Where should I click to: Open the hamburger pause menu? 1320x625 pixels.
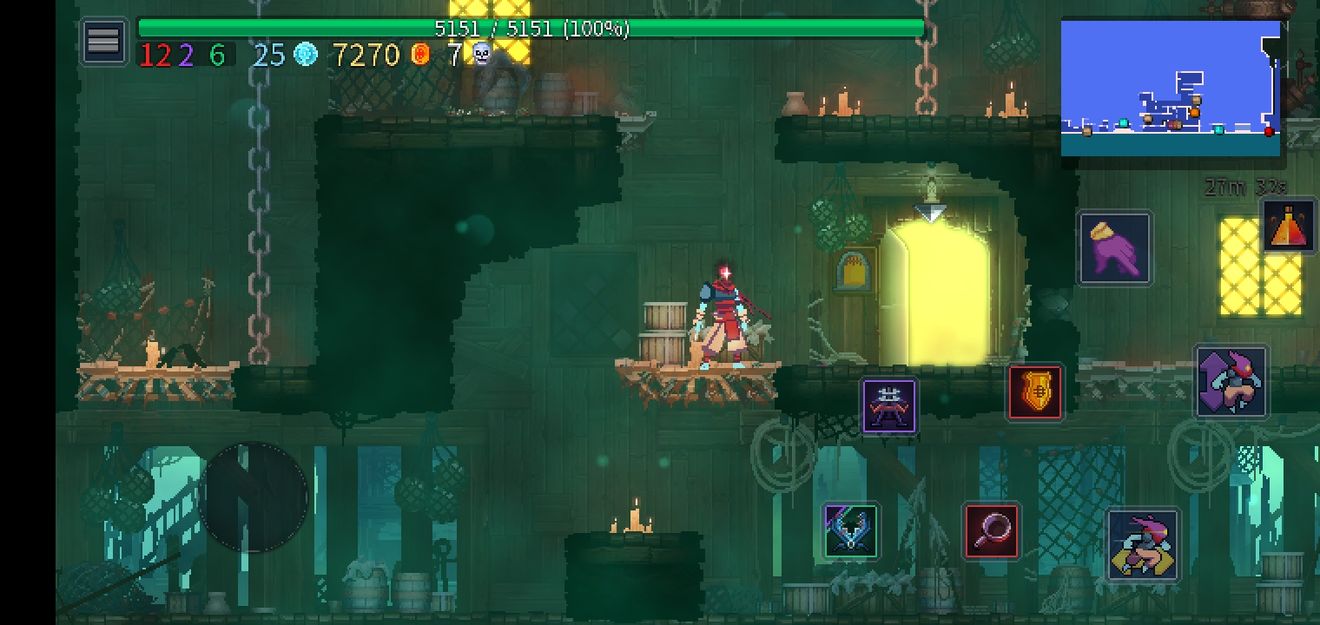point(103,42)
